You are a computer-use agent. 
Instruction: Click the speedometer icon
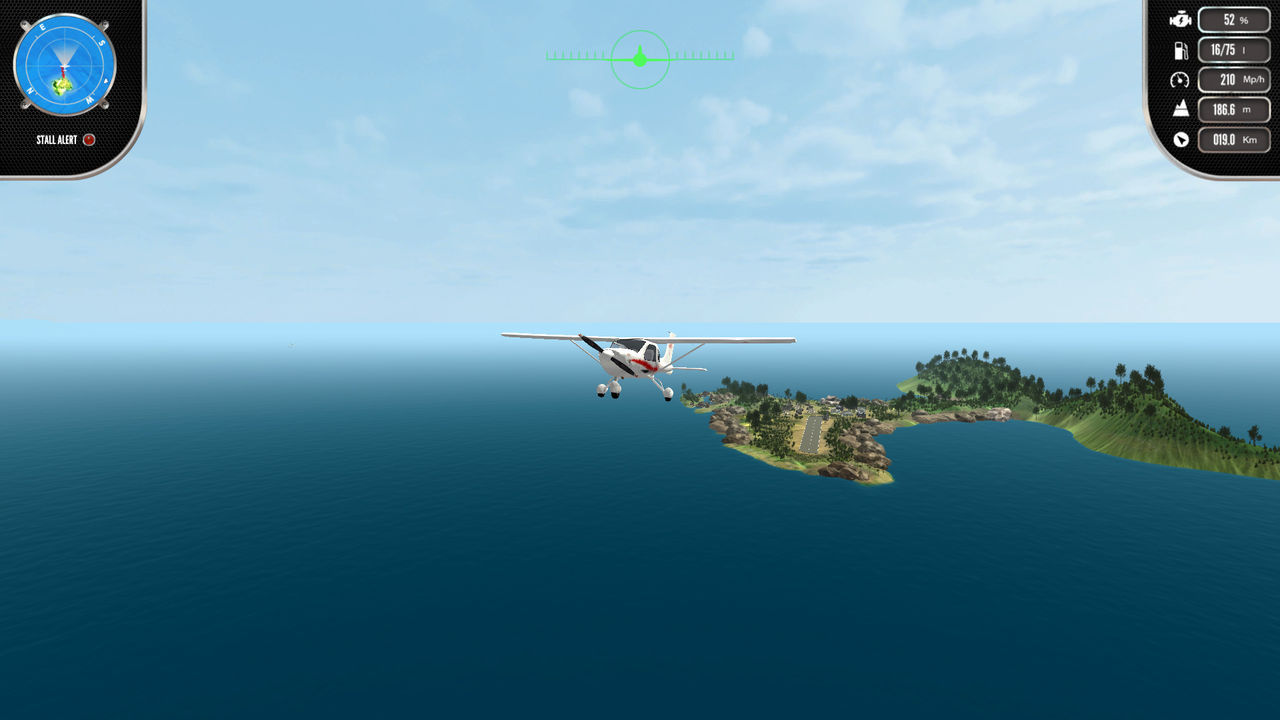point(1181,79)
